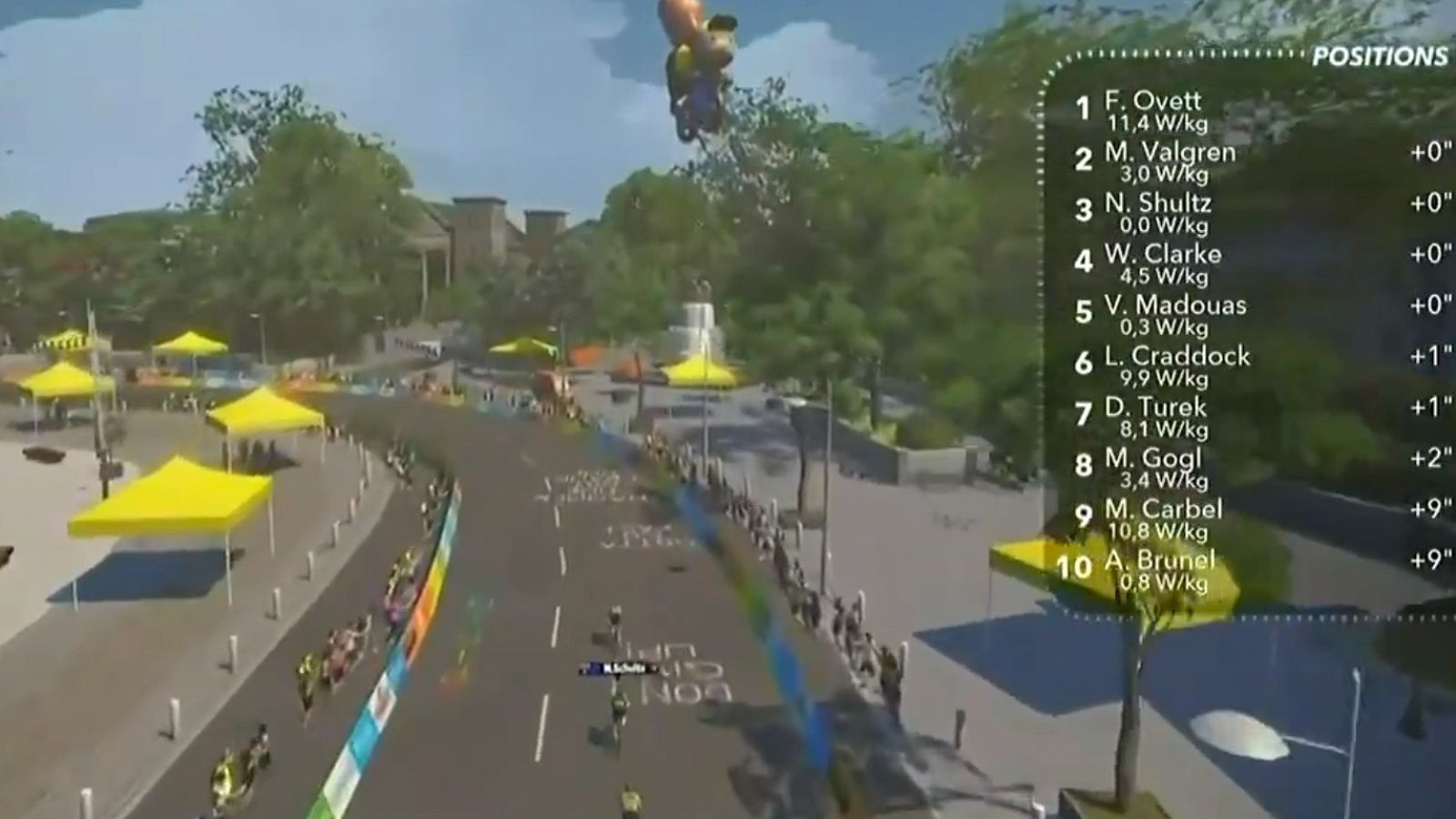
Task: Click the blue flag on N.Shultz name banner
Action: click(x=594, y=667)
